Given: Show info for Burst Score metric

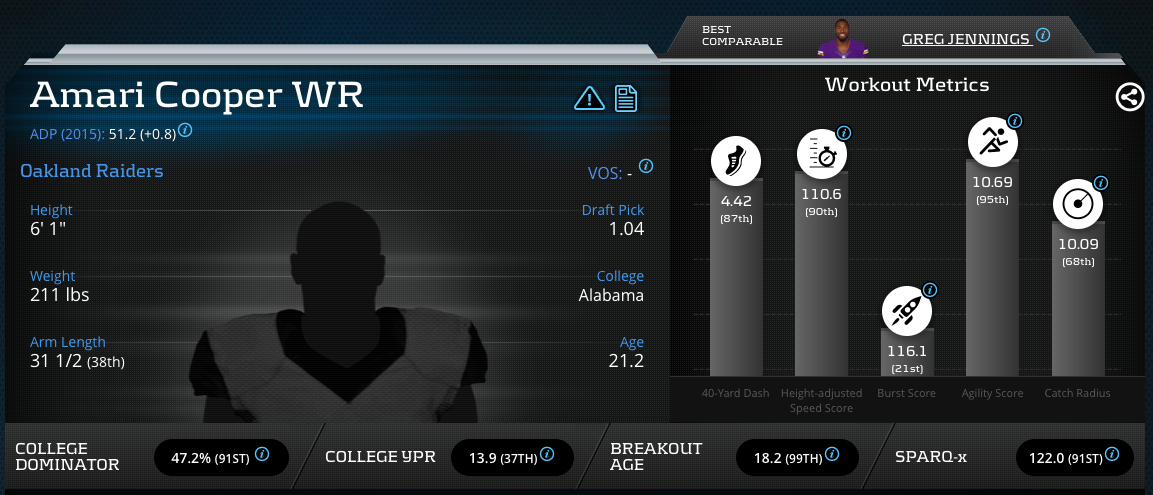Looking at the screenshot, I should point(930,291).
